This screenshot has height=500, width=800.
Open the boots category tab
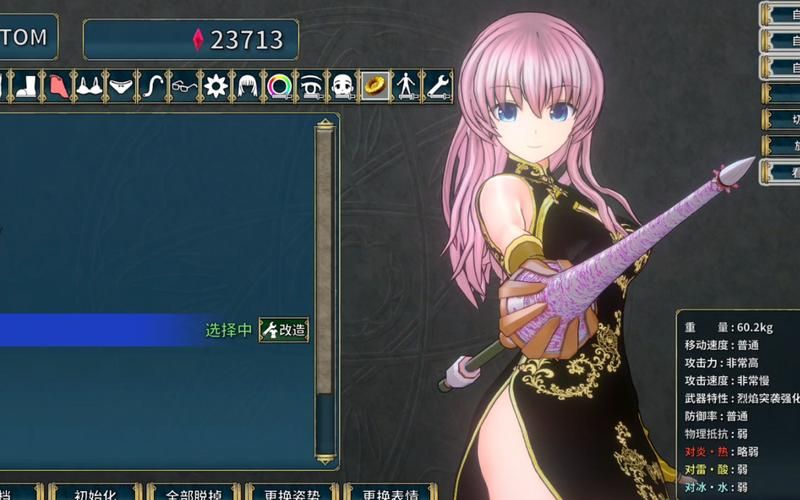click(28, 86)
